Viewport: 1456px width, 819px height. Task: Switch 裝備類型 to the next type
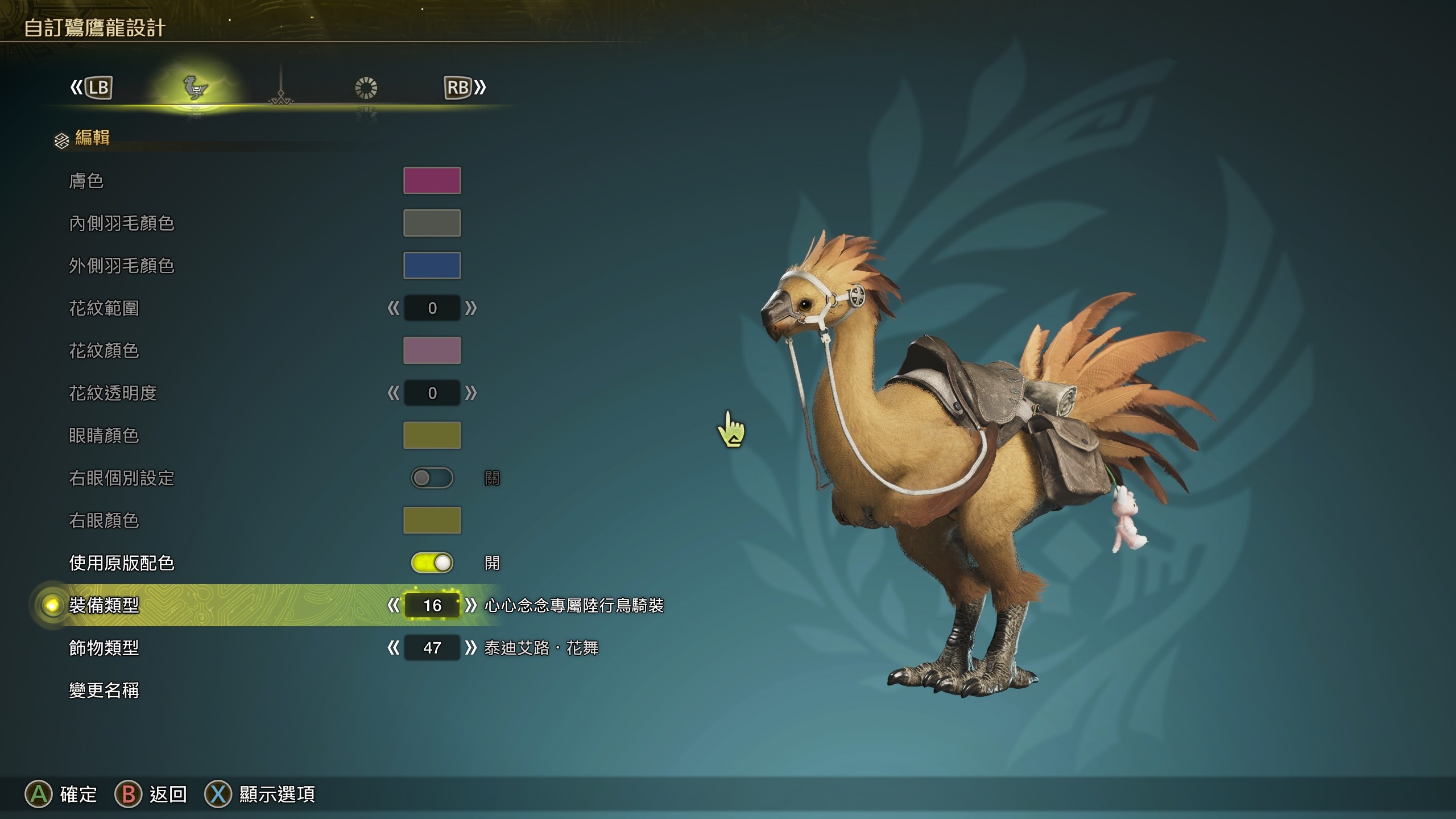pyautogui.click(x=470, y=605)
